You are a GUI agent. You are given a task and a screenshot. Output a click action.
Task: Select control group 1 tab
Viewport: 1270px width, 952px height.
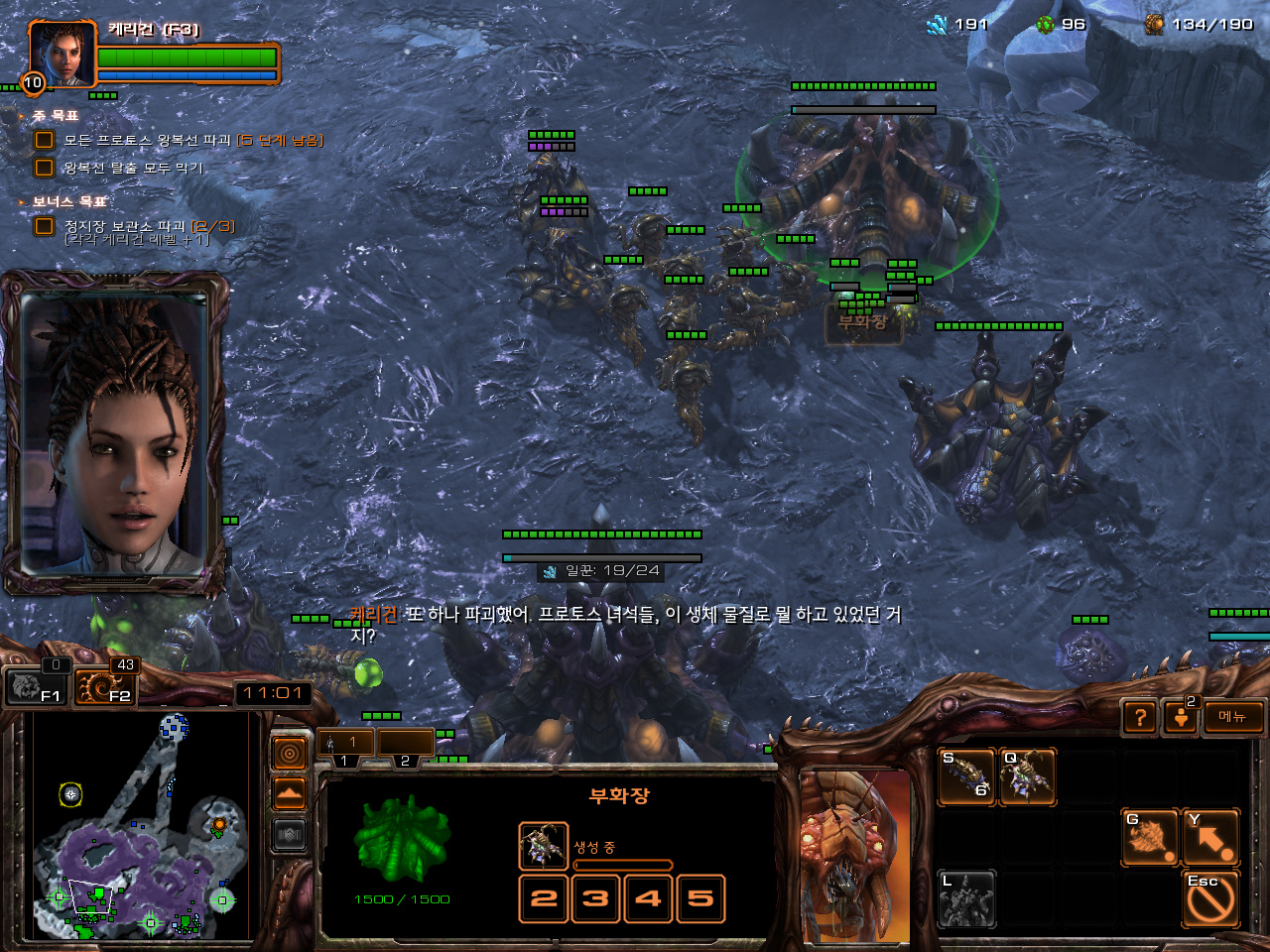[x=345, y=744]
